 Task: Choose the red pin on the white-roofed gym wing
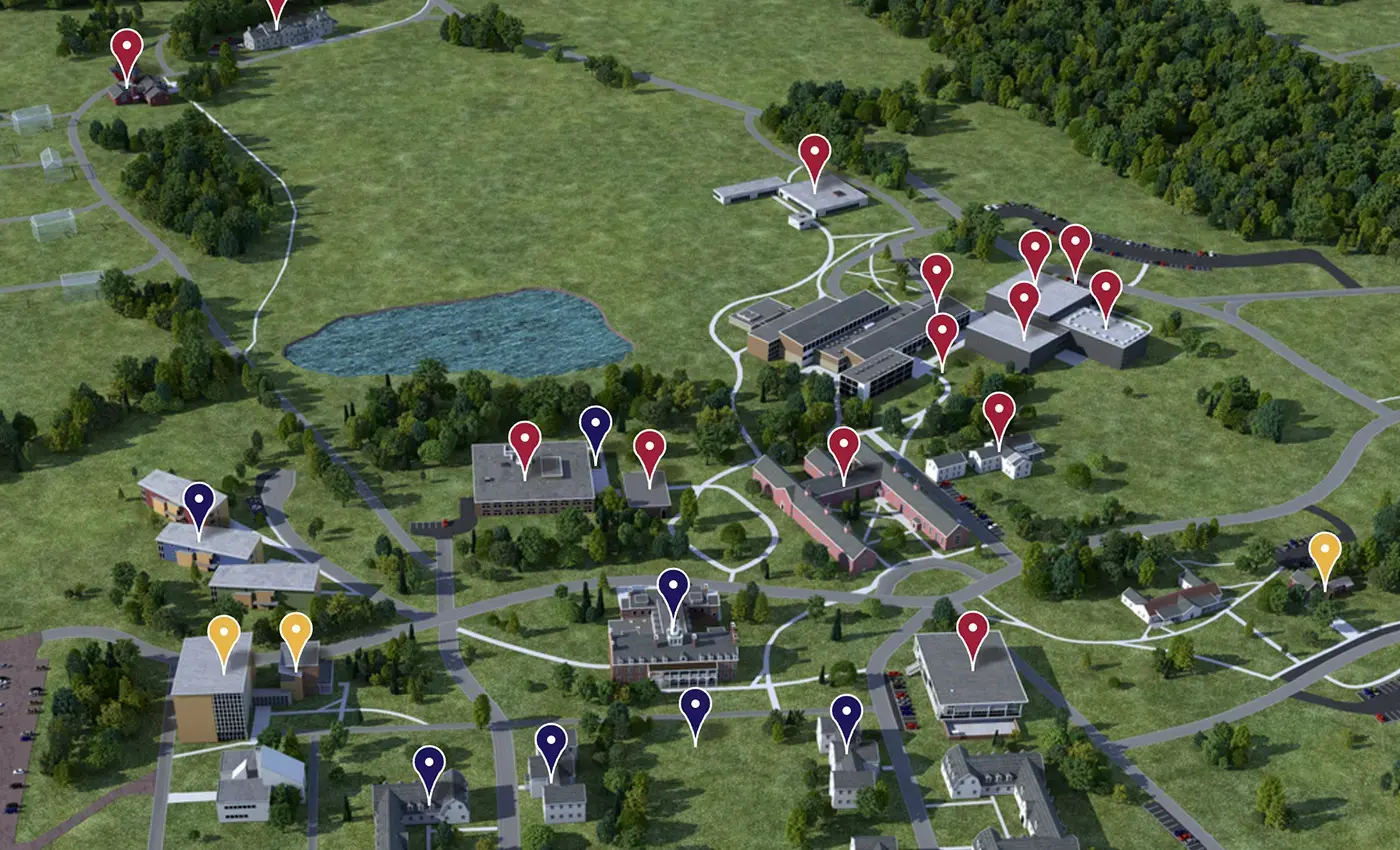point(1105,290)
